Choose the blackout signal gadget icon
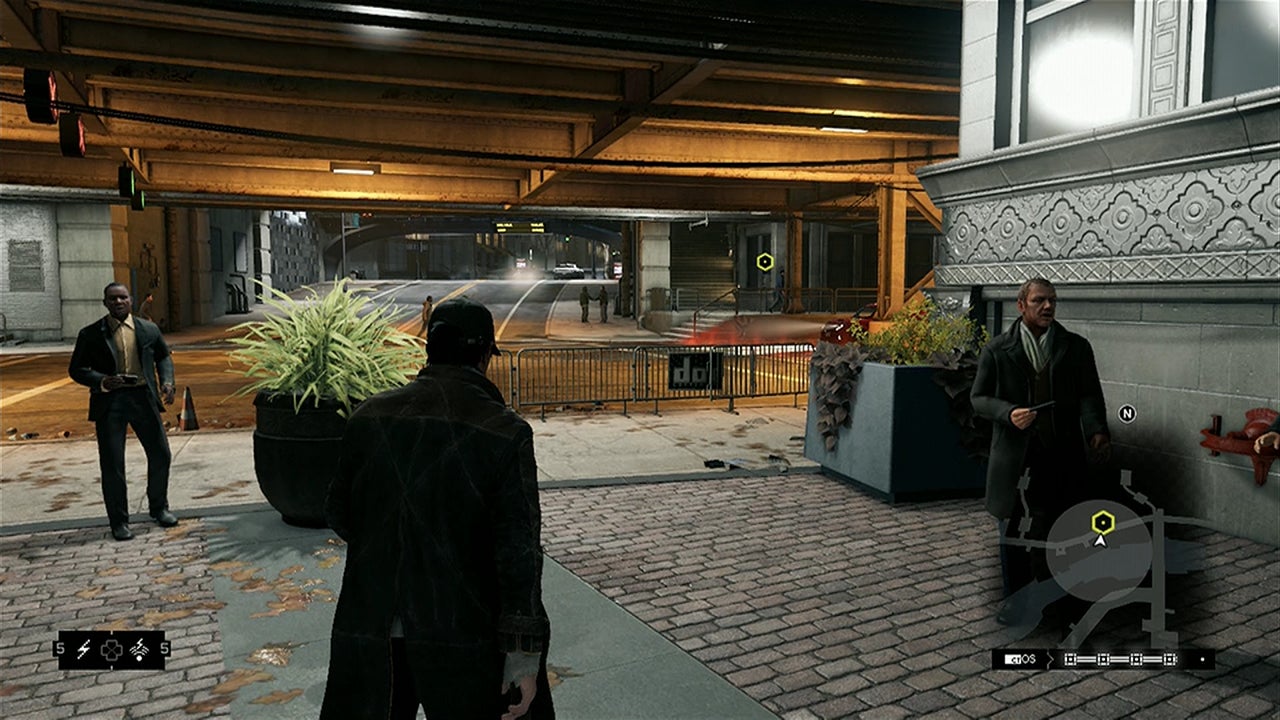 [139, 650]
